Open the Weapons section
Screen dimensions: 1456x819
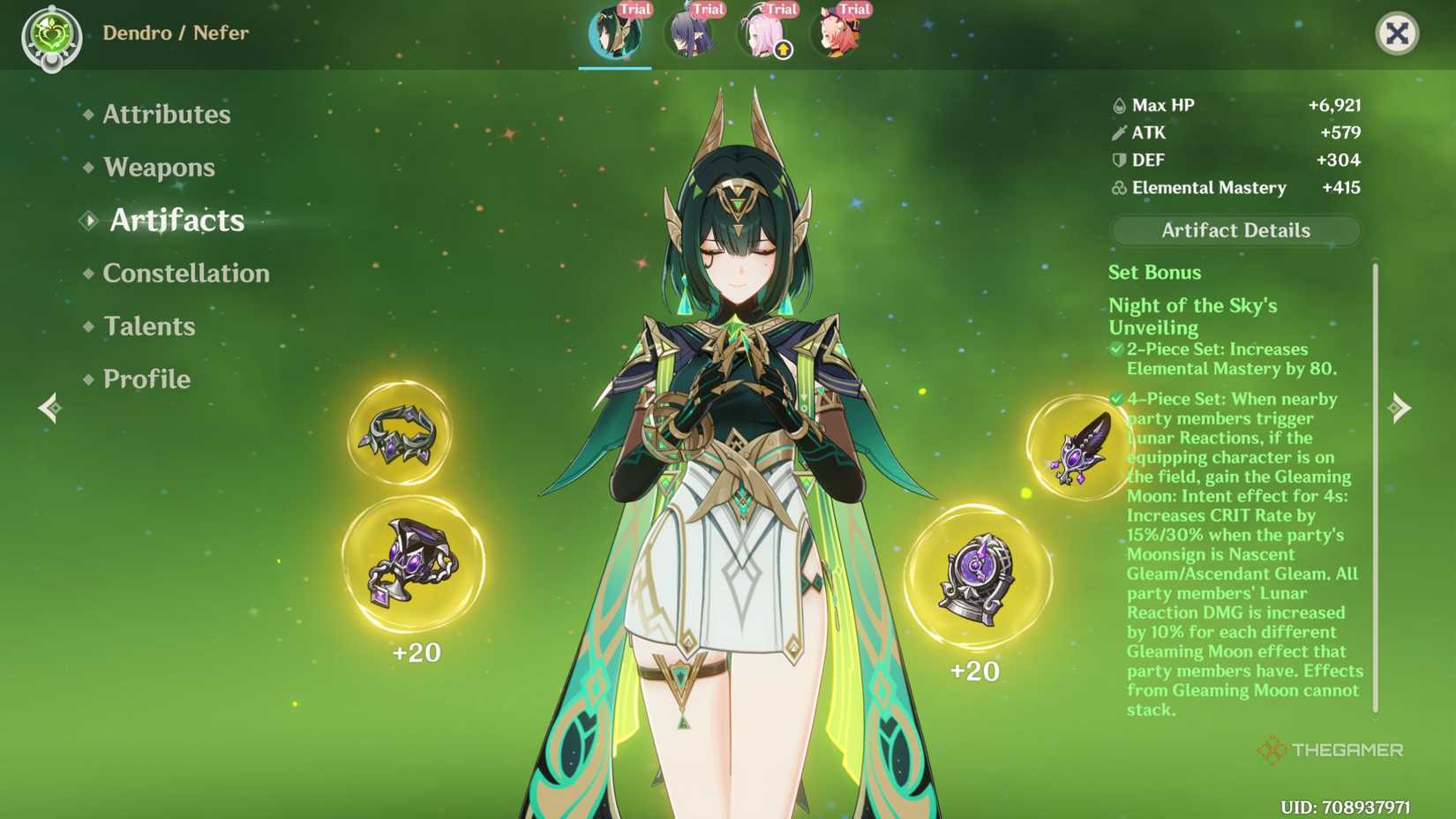click(158, 167)
